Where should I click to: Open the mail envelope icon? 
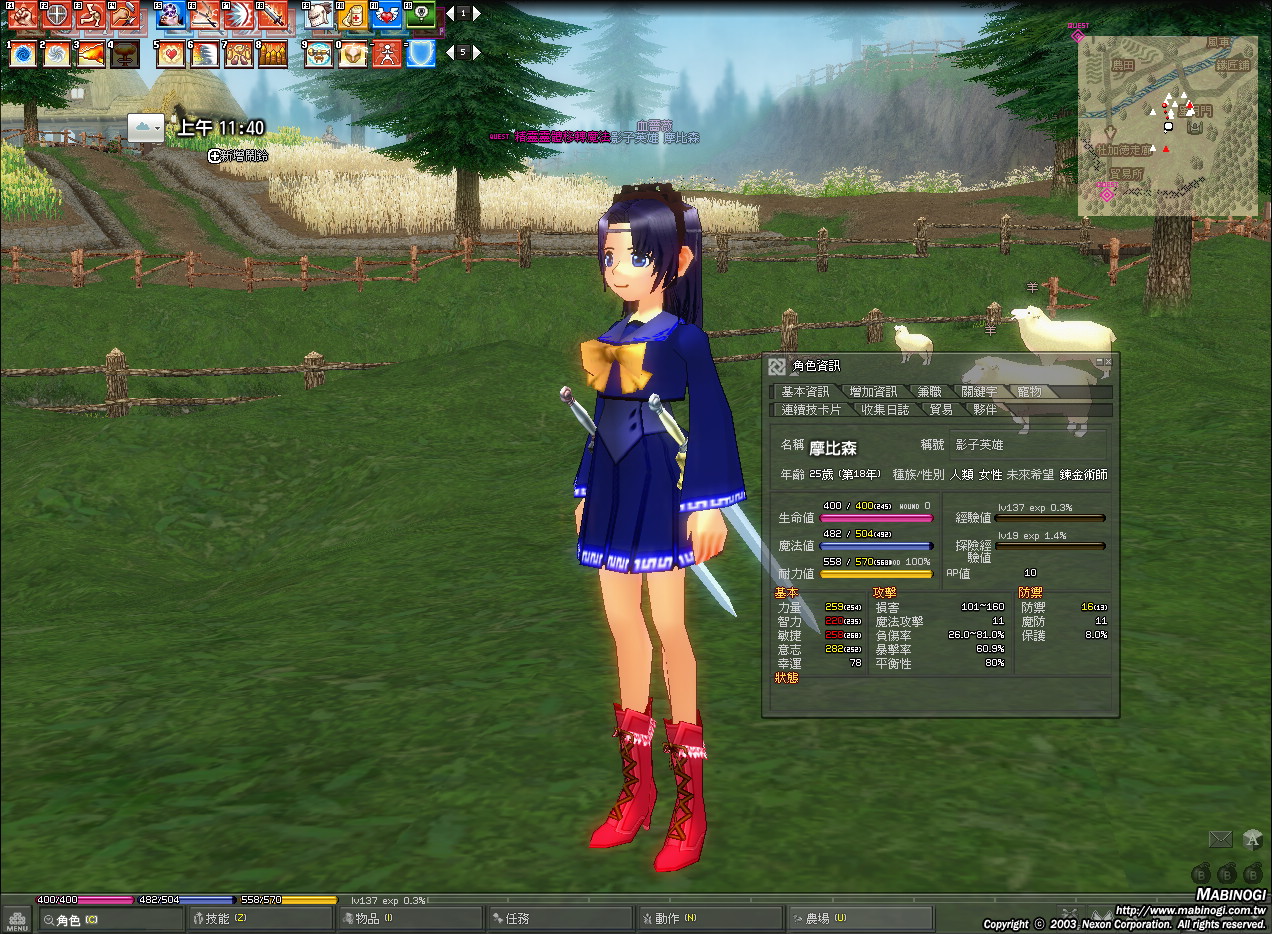pos(1220,839)
